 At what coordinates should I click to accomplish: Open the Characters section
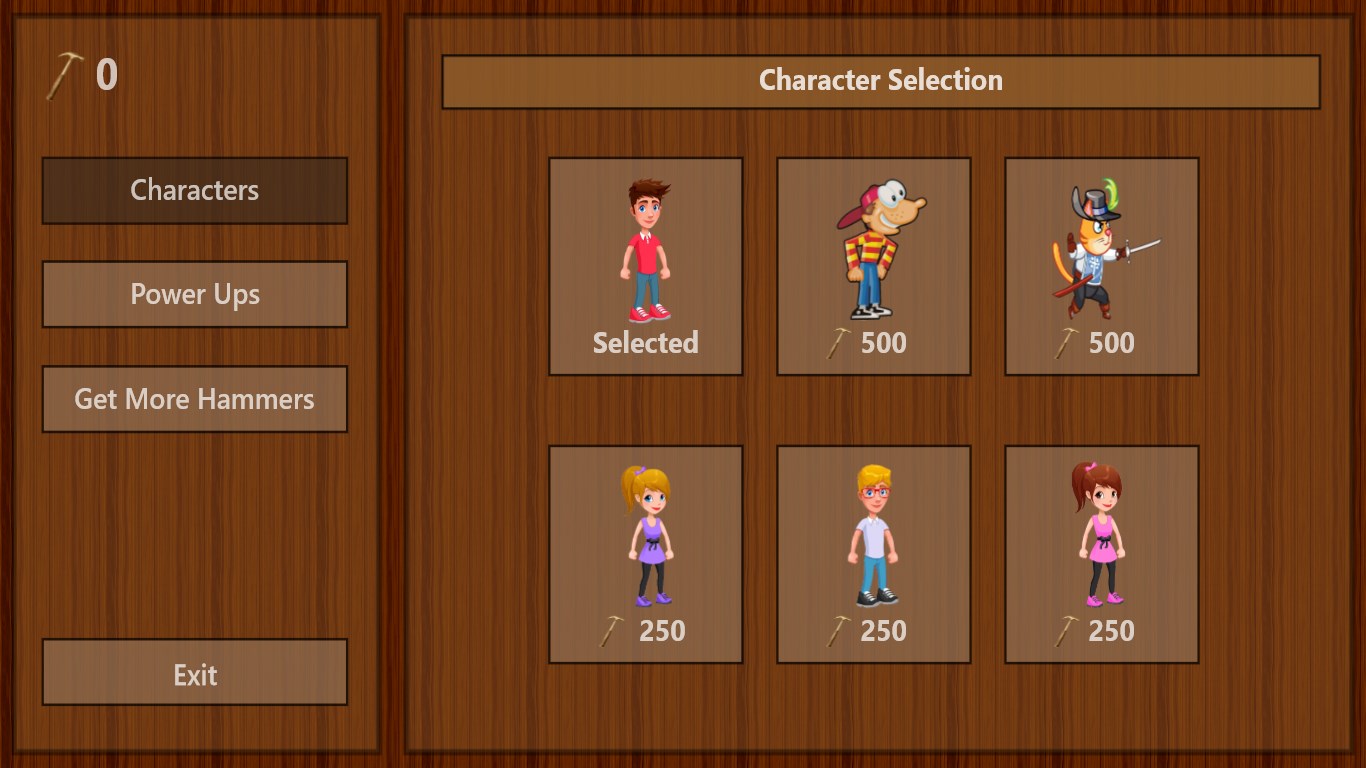click(x=194, y=190)
